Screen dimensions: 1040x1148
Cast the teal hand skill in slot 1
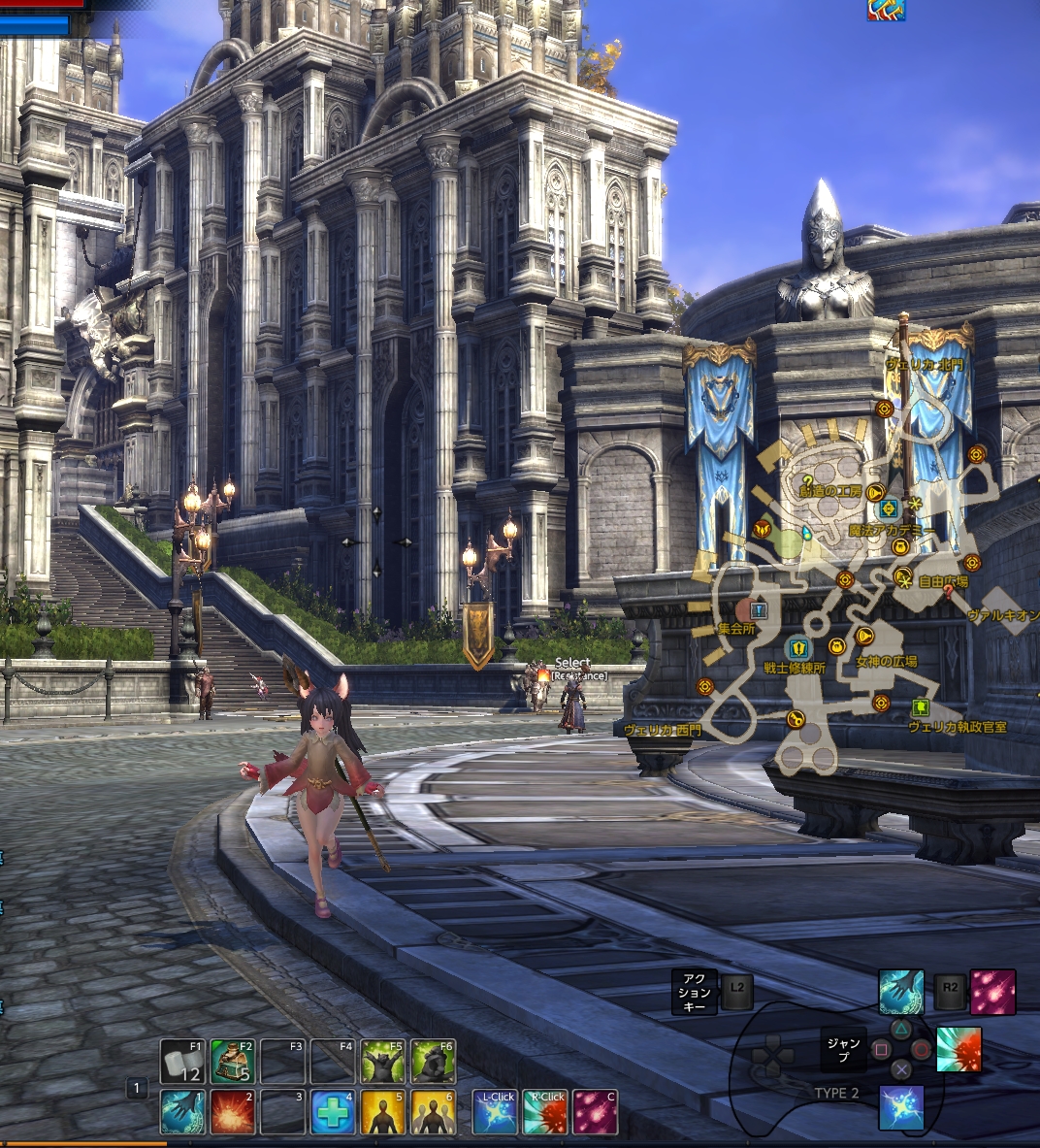(182, 1112)
